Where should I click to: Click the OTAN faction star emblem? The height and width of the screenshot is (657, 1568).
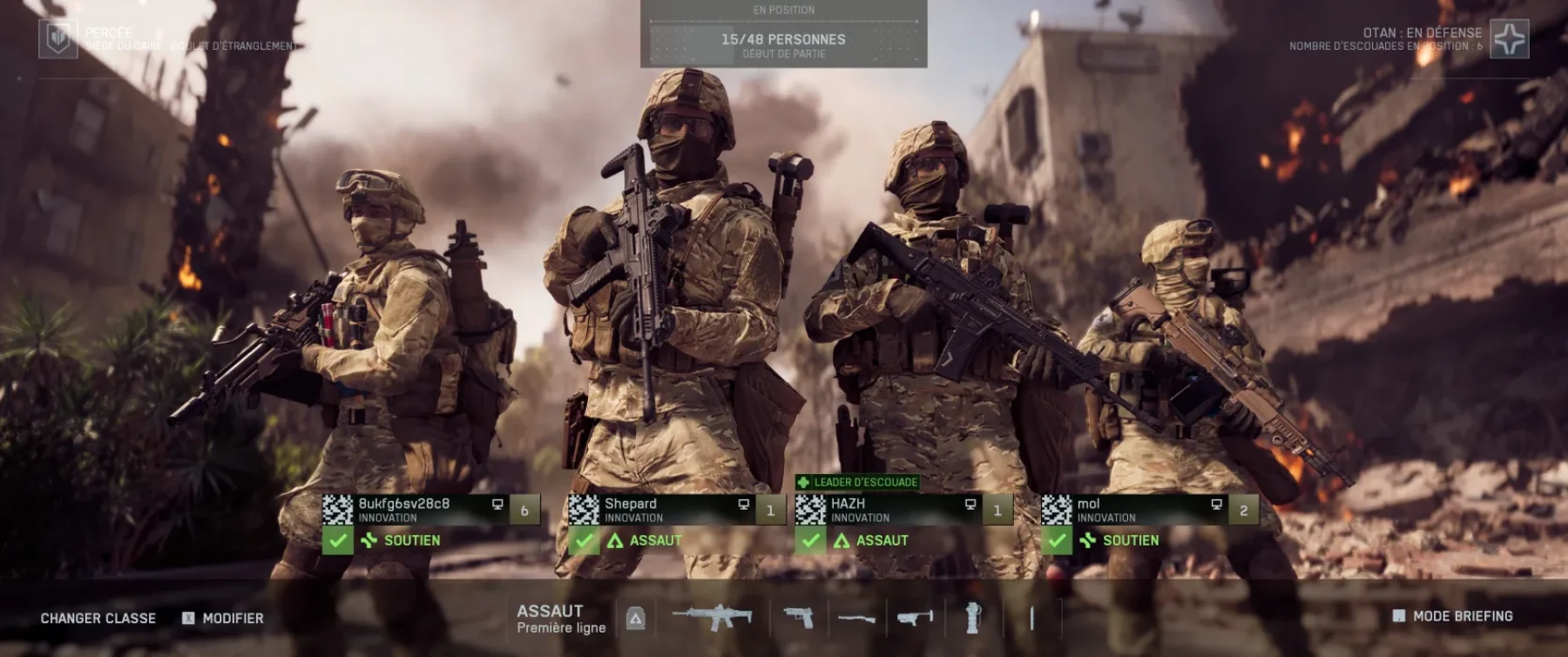tap(1510, 39)
